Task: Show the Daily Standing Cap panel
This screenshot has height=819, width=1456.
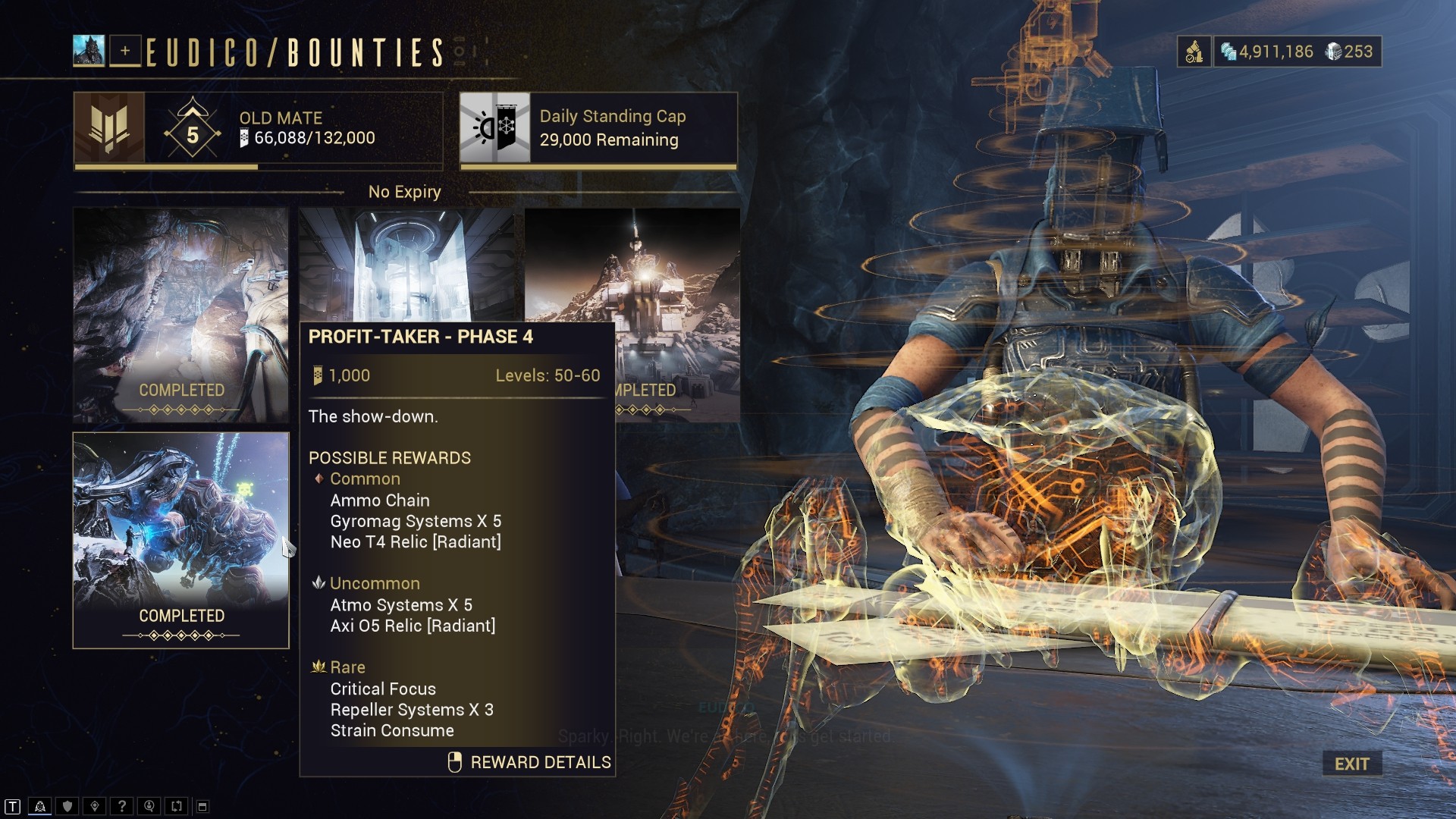Action: point(598,128)
